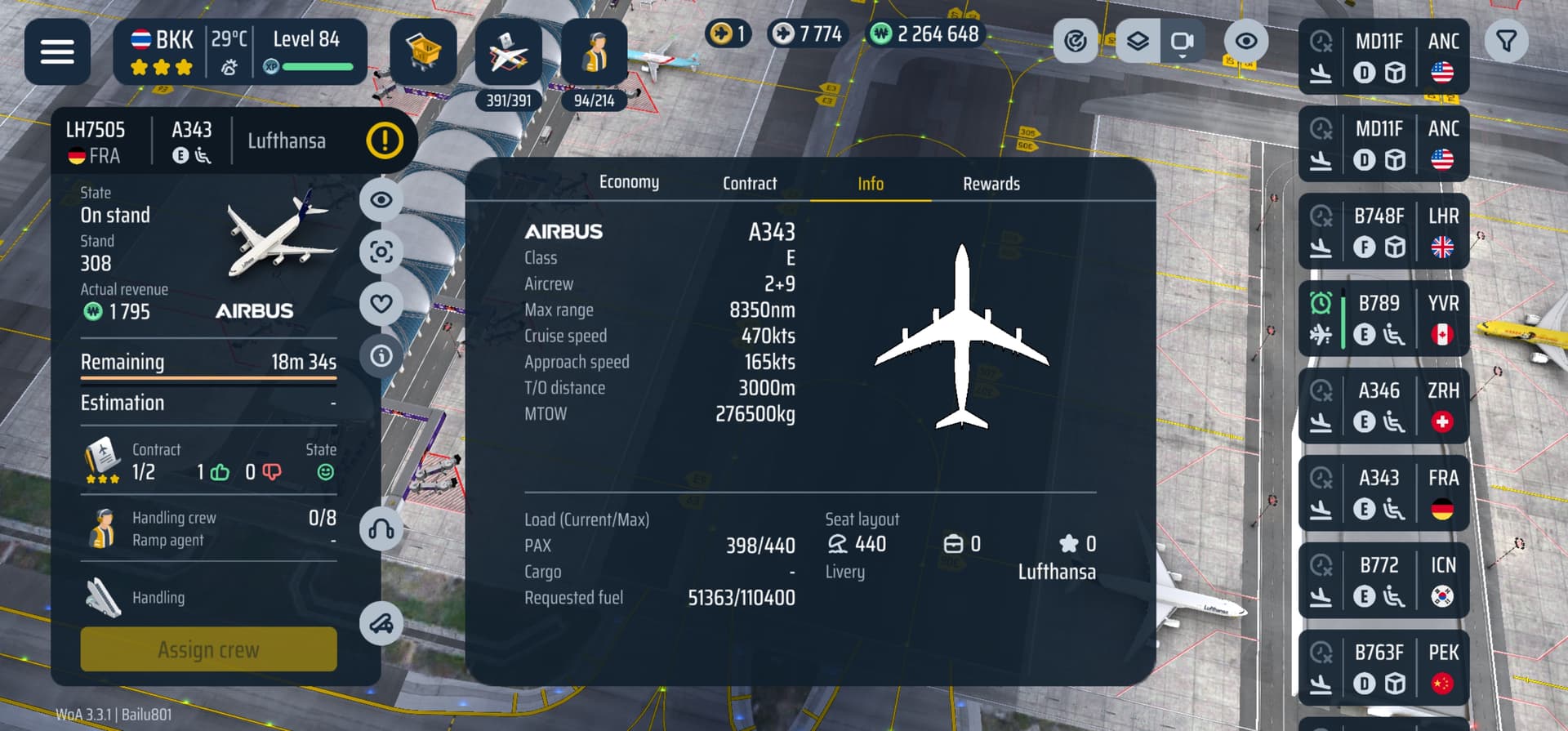Screen dimensions: 1568x731
Task: Switch to the Economy tab
Action: click(x=629, y=182)
